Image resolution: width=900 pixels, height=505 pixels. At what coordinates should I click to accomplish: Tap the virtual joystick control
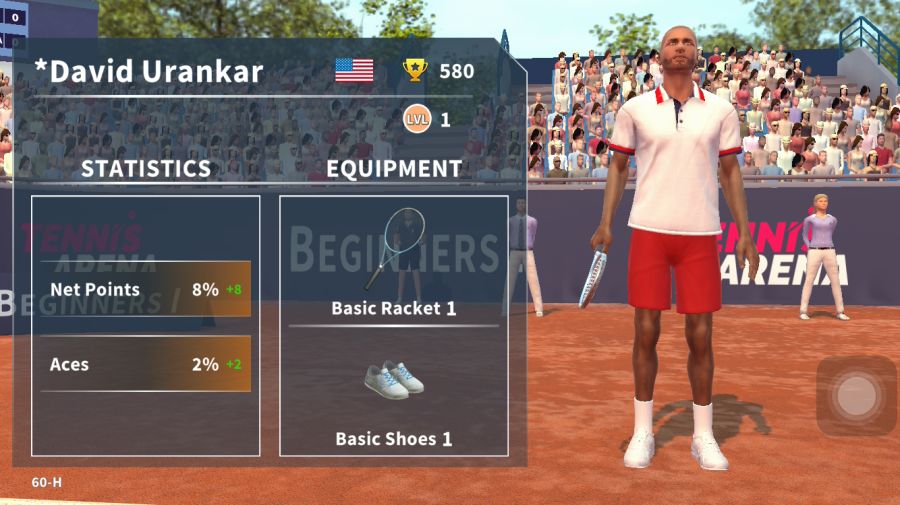pos(856,395)
